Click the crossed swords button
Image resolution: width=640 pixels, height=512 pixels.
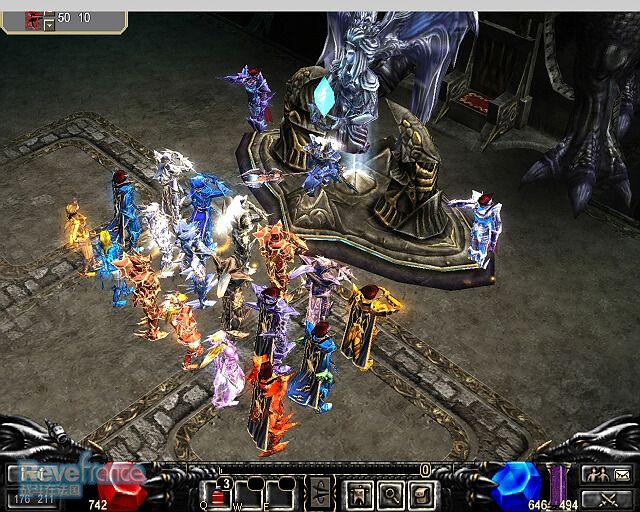pos(609,497)
